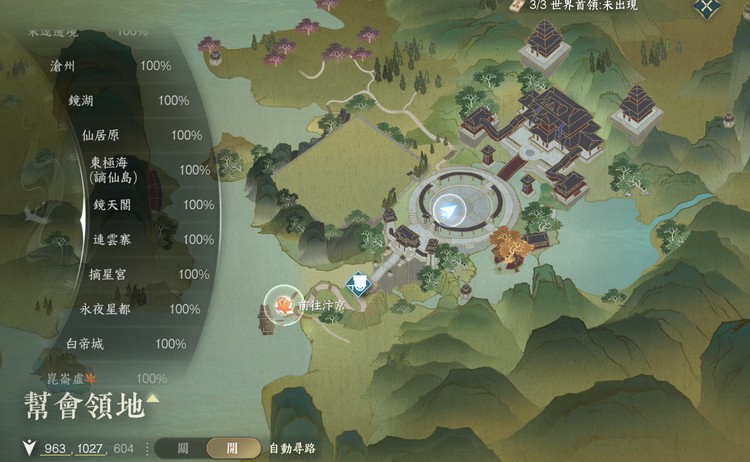Image resolution: width=750 pixels, height=462 pixels.
Task: Close the map with the X button
Action: (706, 8)
